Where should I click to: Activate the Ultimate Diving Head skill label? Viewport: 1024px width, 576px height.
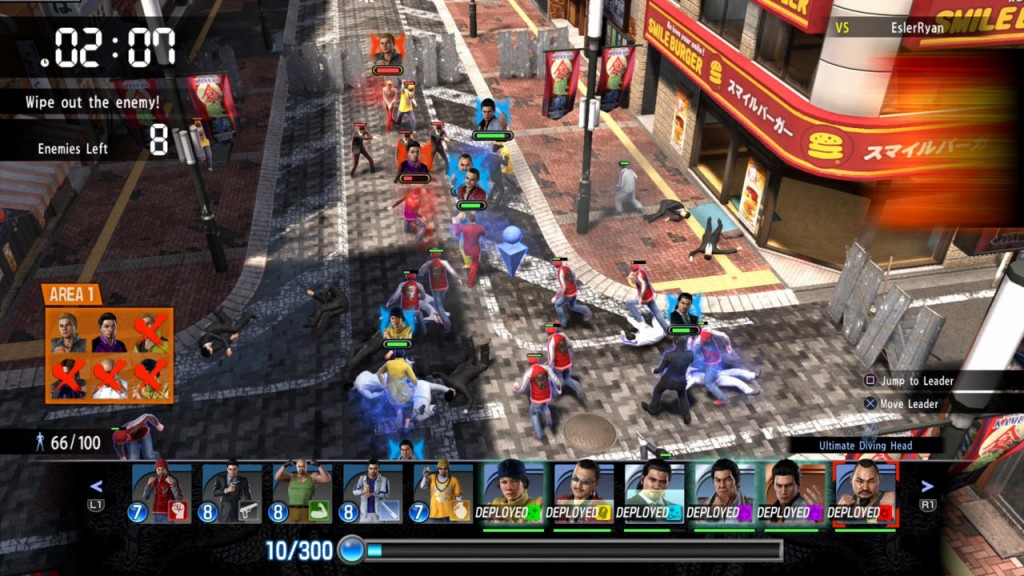pyautogui.click(x=866, y=445)
